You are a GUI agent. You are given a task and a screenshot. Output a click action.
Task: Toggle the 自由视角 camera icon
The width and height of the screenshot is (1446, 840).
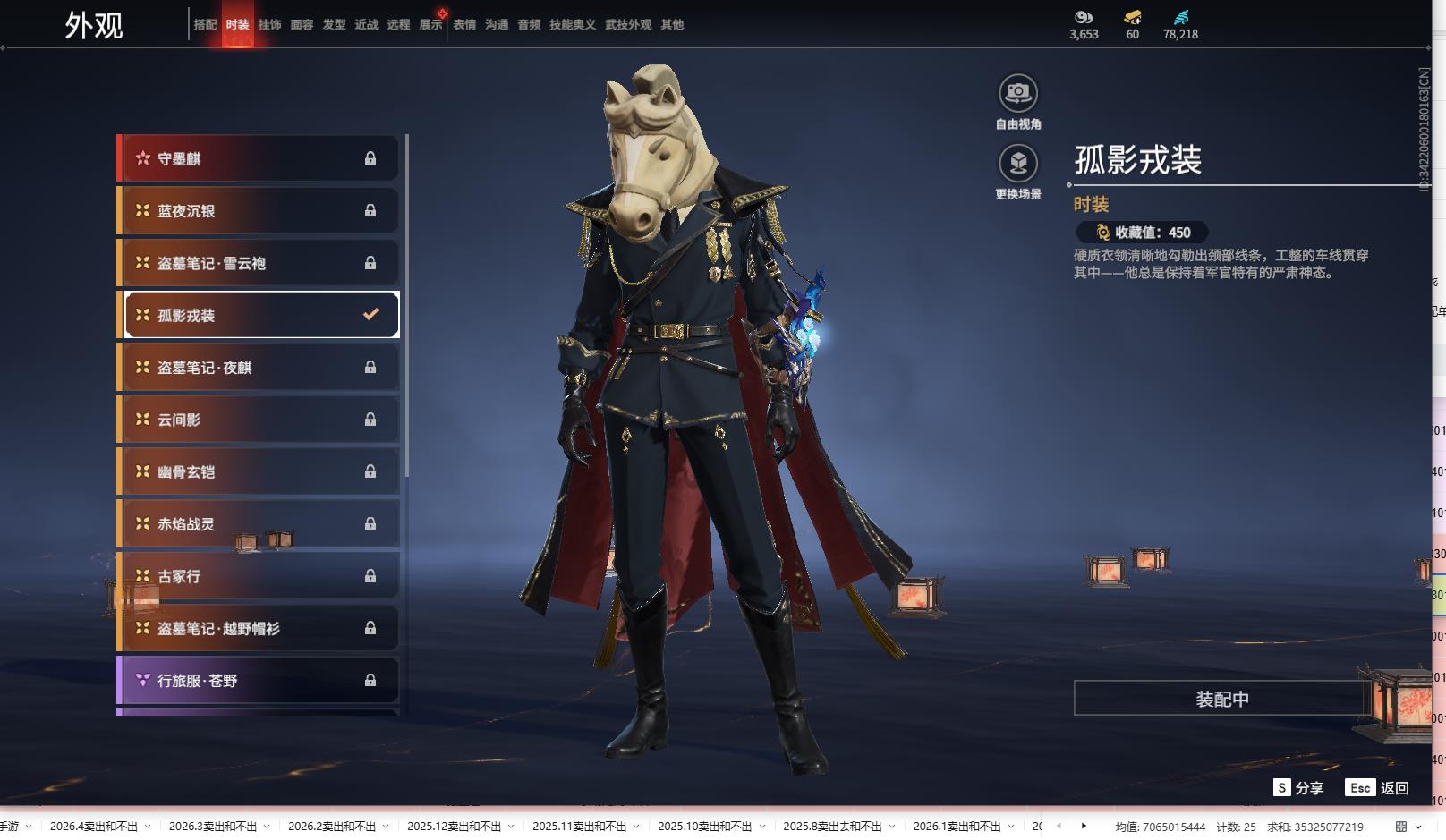1017,93
